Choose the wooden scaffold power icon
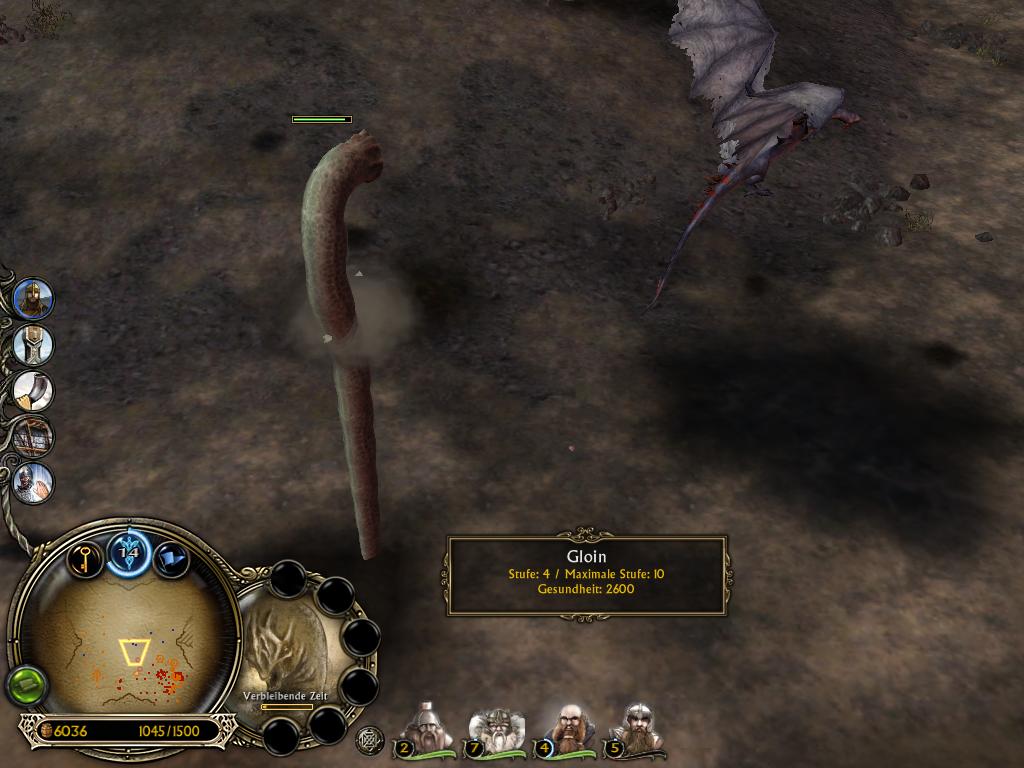This screenshot has width=1024, height=768. coord(33,437)
